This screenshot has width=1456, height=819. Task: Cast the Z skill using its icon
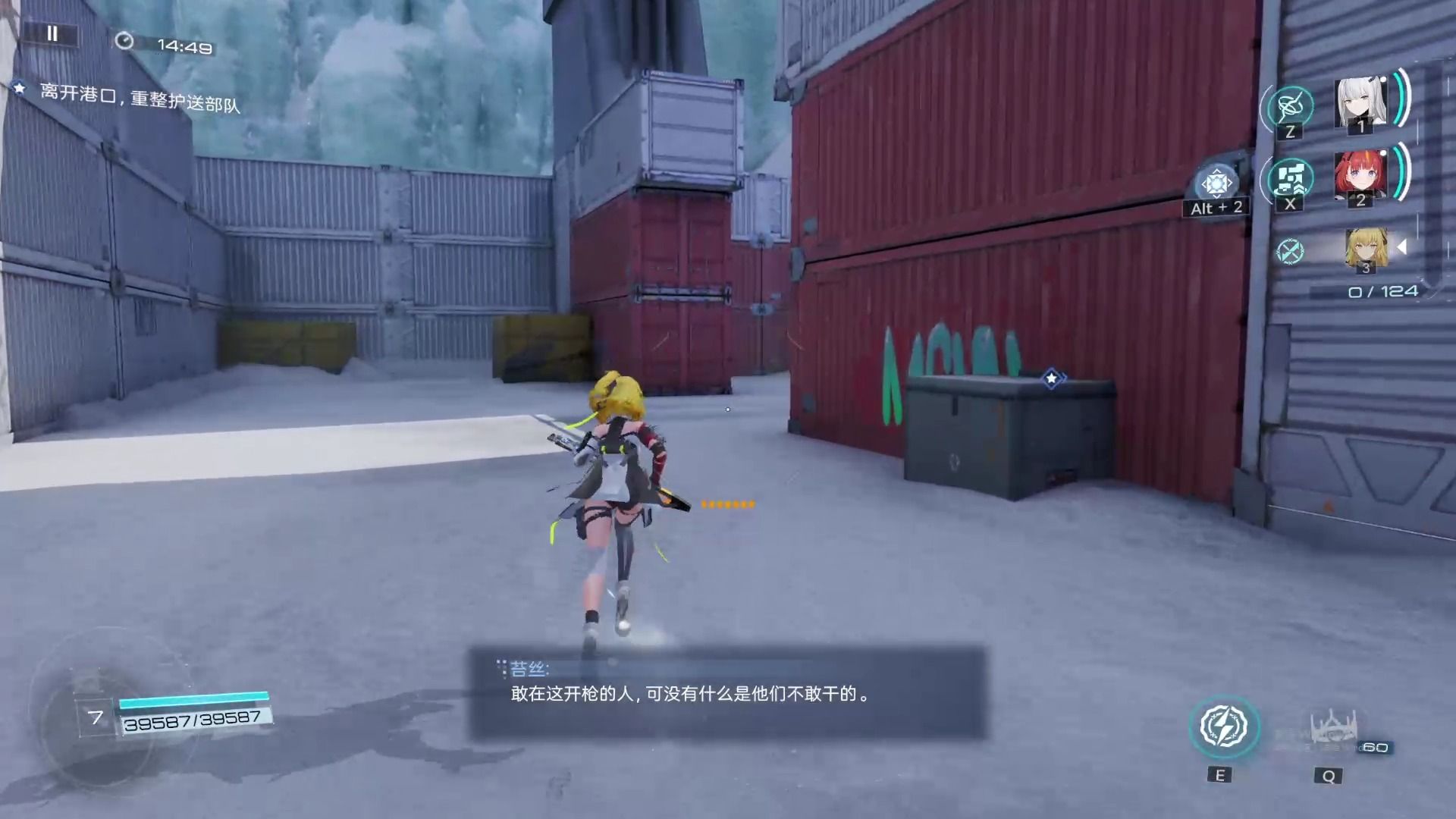(1288, 108)
